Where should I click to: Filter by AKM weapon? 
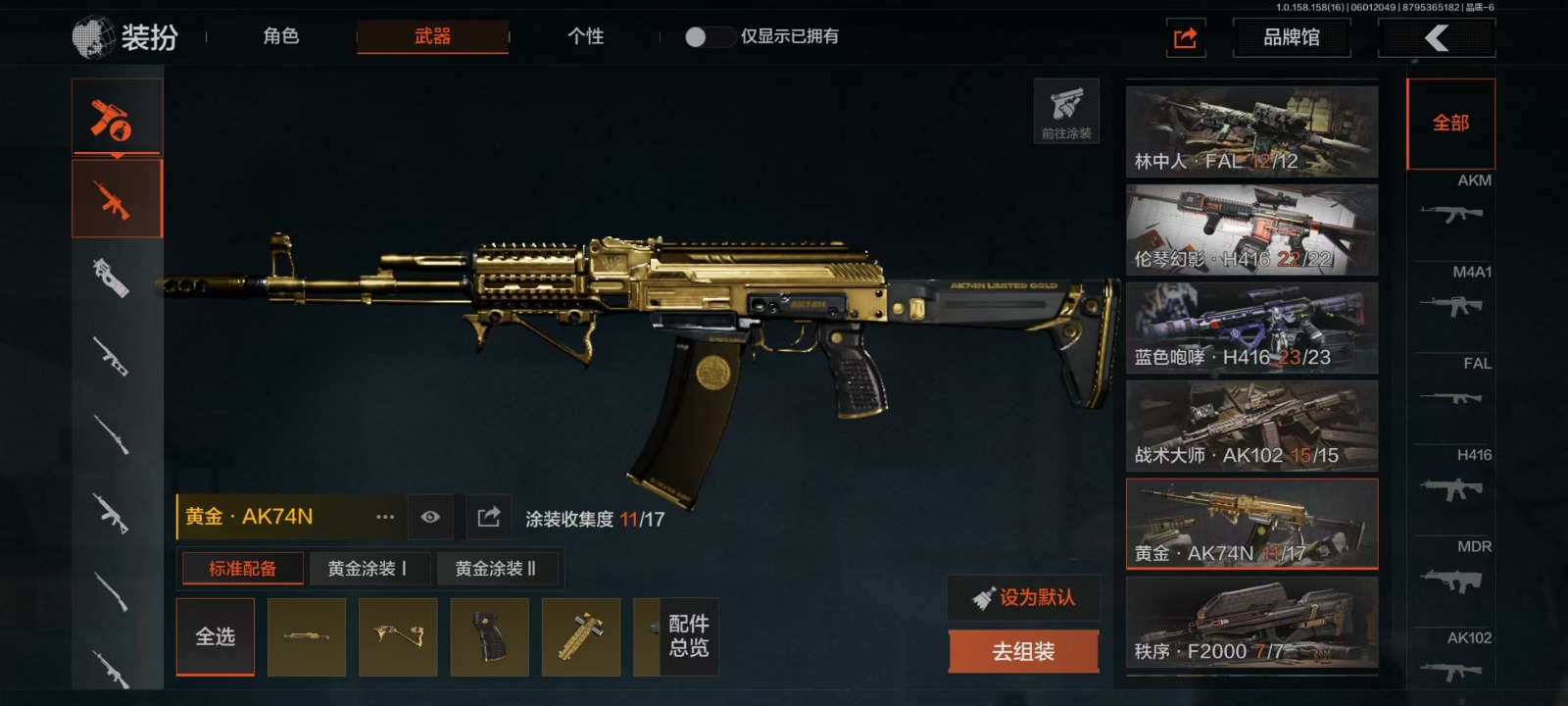coord(1452,203)
